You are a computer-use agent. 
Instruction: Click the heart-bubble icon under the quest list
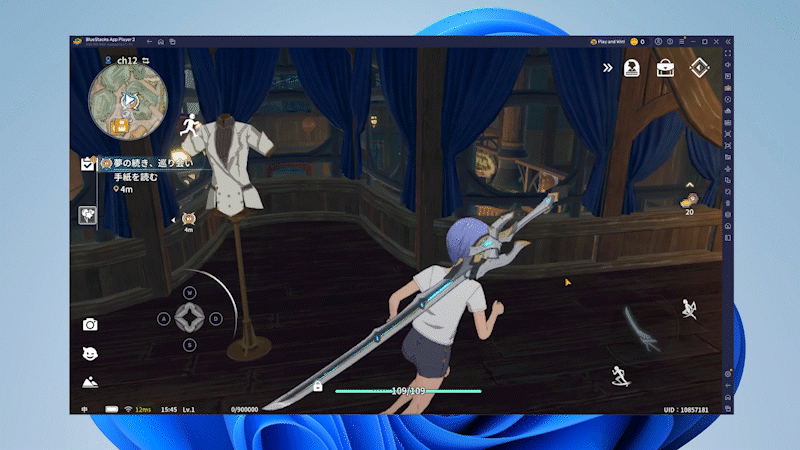coord(88,215)
